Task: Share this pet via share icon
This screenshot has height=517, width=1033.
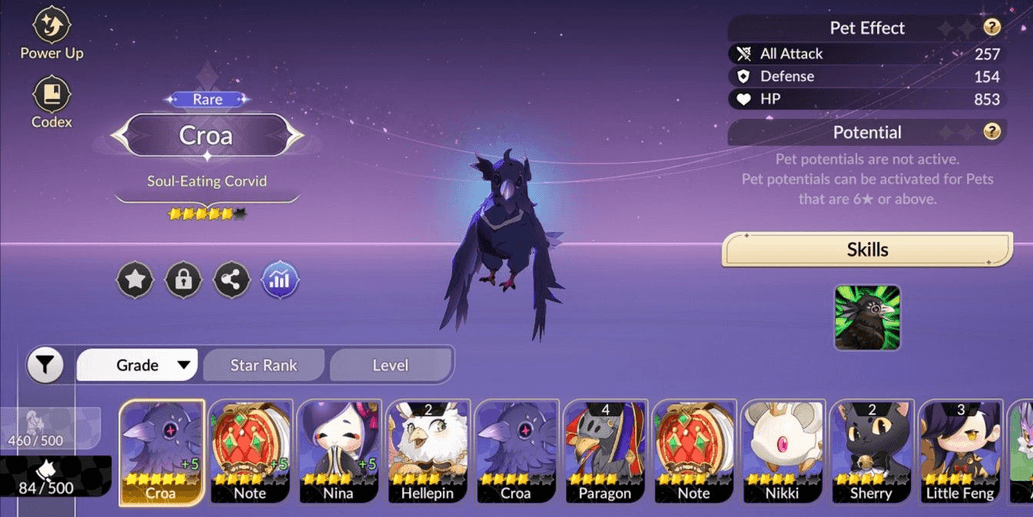Action: 232,280
